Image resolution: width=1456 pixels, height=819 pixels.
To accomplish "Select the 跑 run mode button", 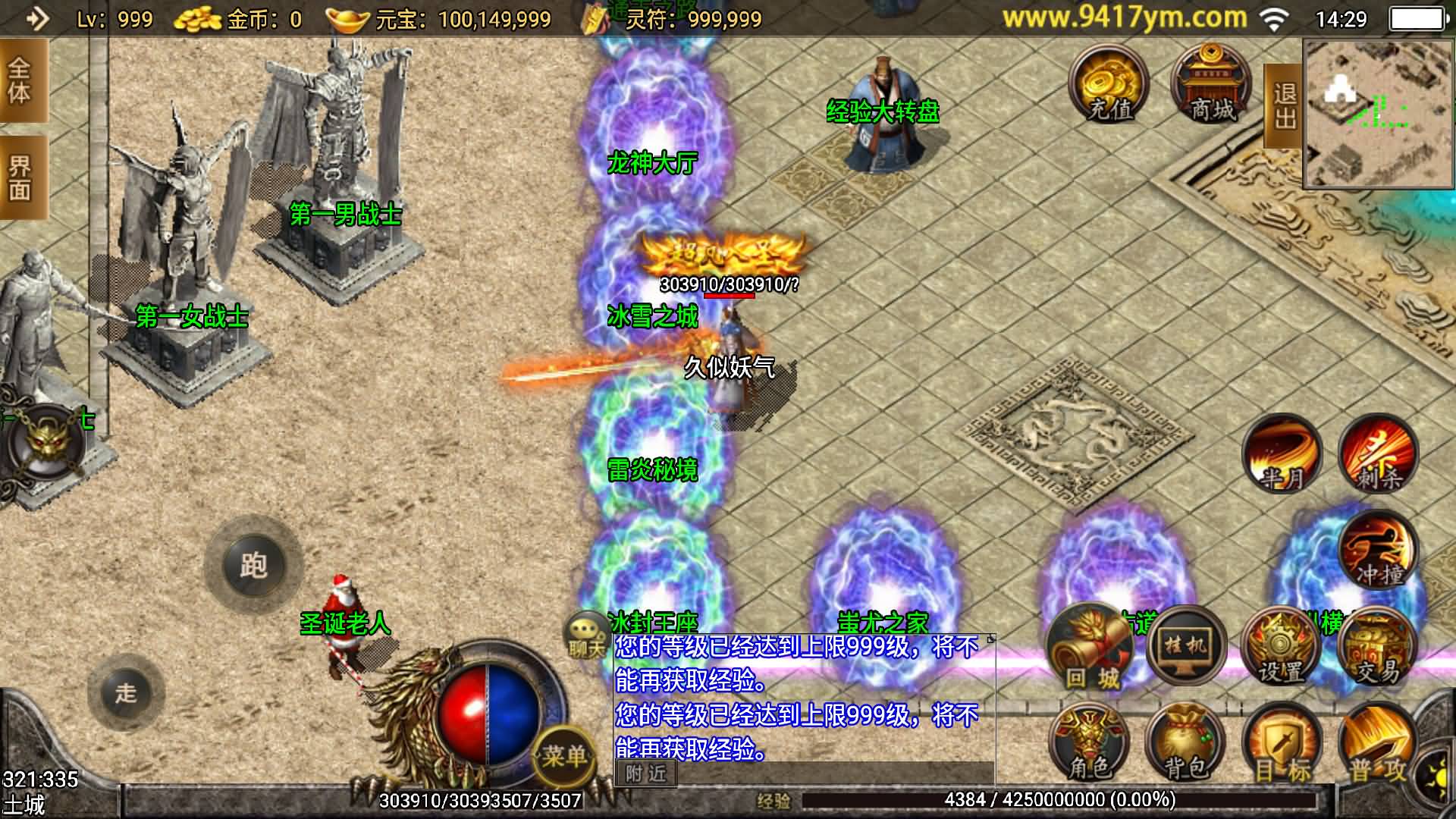I will click(253, 565).
